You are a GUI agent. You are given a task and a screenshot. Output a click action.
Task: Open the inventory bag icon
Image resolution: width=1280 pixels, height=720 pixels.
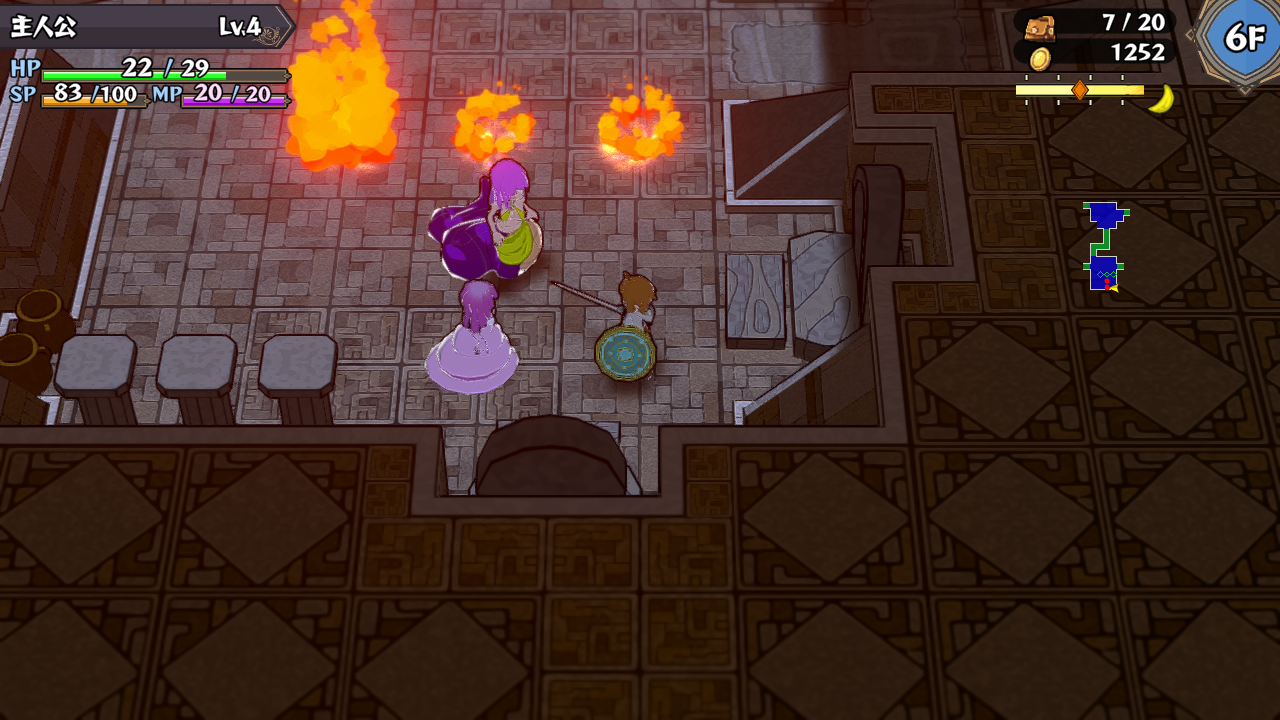click(x=1040, y=26)
